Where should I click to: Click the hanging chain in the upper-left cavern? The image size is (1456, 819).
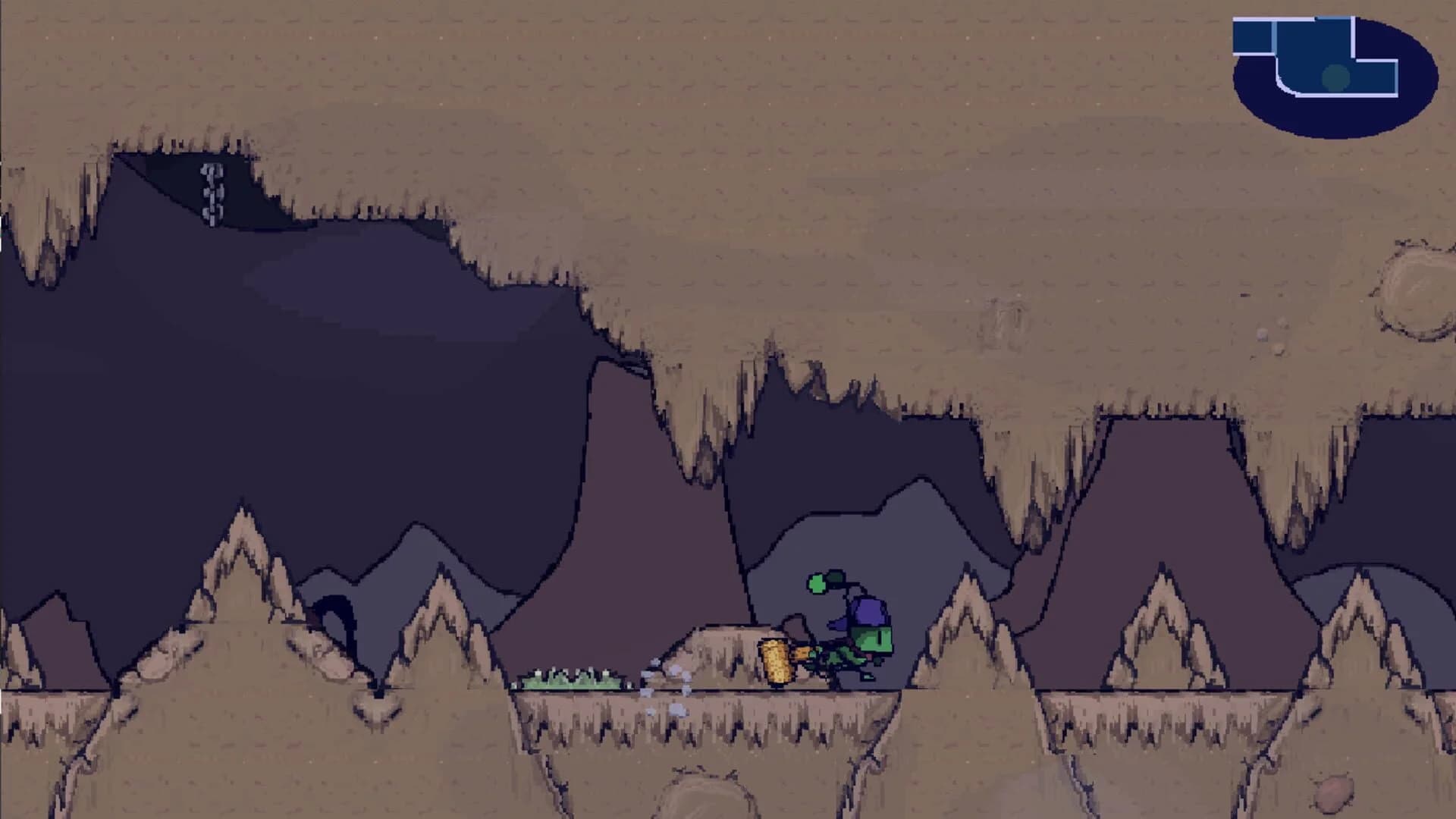tap(211, 196)
